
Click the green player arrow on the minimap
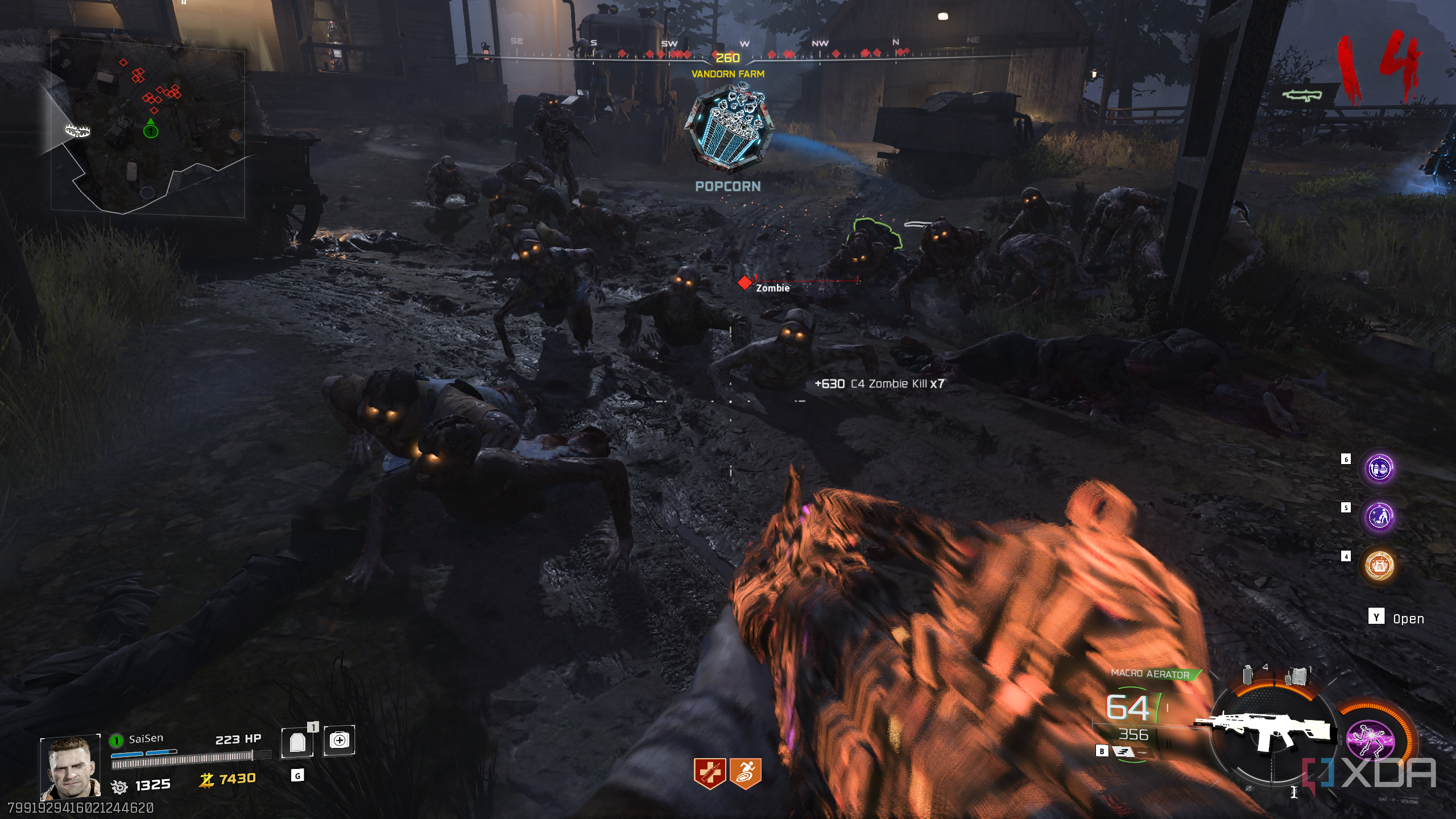tap(150, 128)
